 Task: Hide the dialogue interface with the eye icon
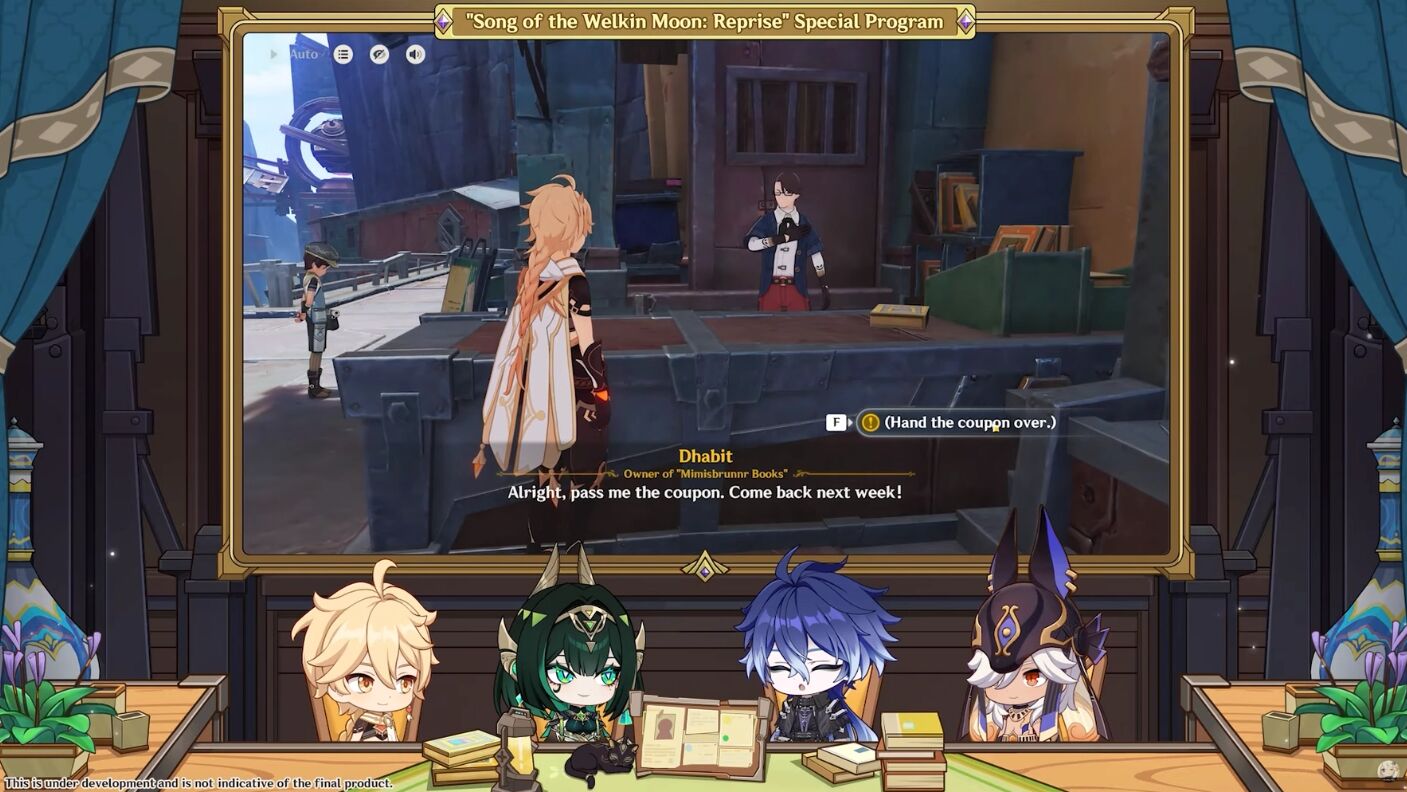[x=379, y=54]
